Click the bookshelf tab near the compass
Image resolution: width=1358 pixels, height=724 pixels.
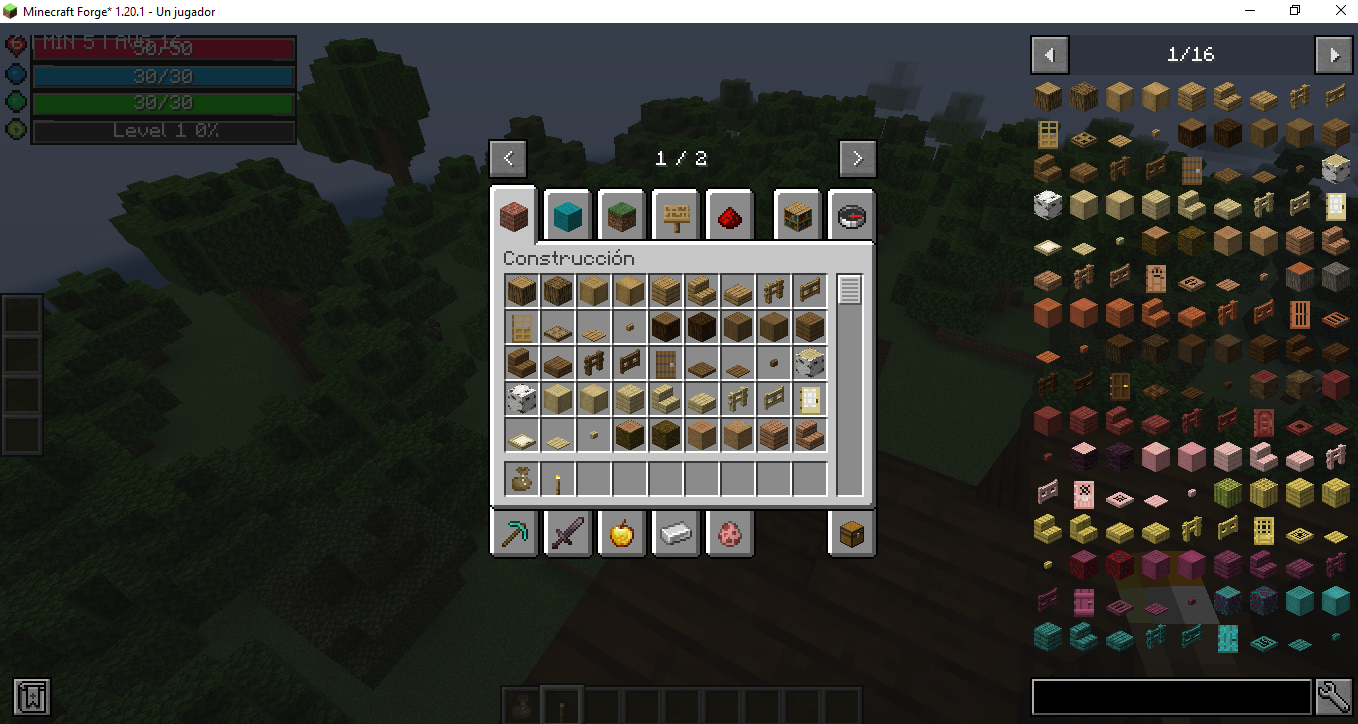point(797,214)
